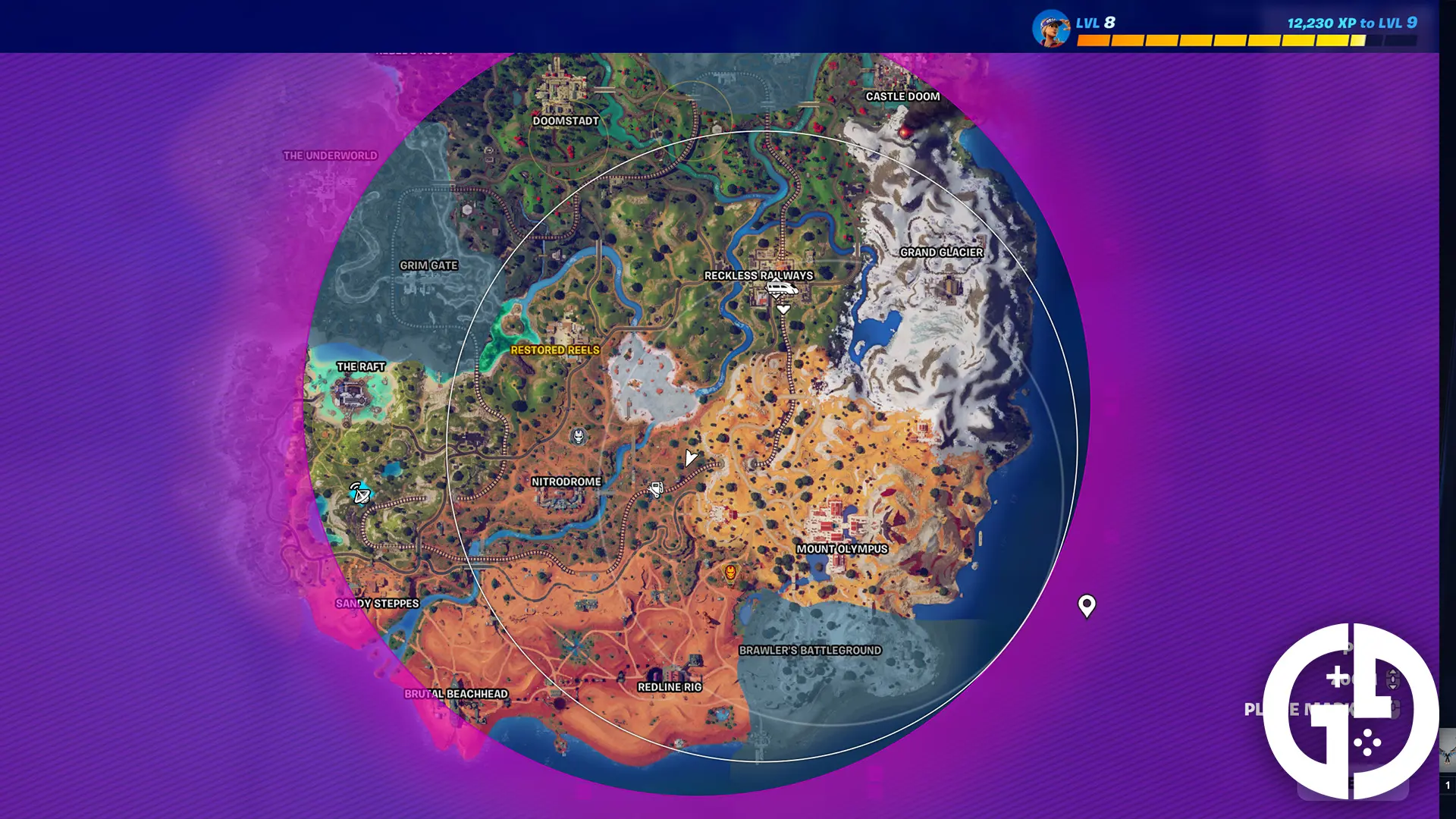1456x819 pixels.
Task: Select the vehicle icon east of Nitrodrome
Action: coord(655,489)
